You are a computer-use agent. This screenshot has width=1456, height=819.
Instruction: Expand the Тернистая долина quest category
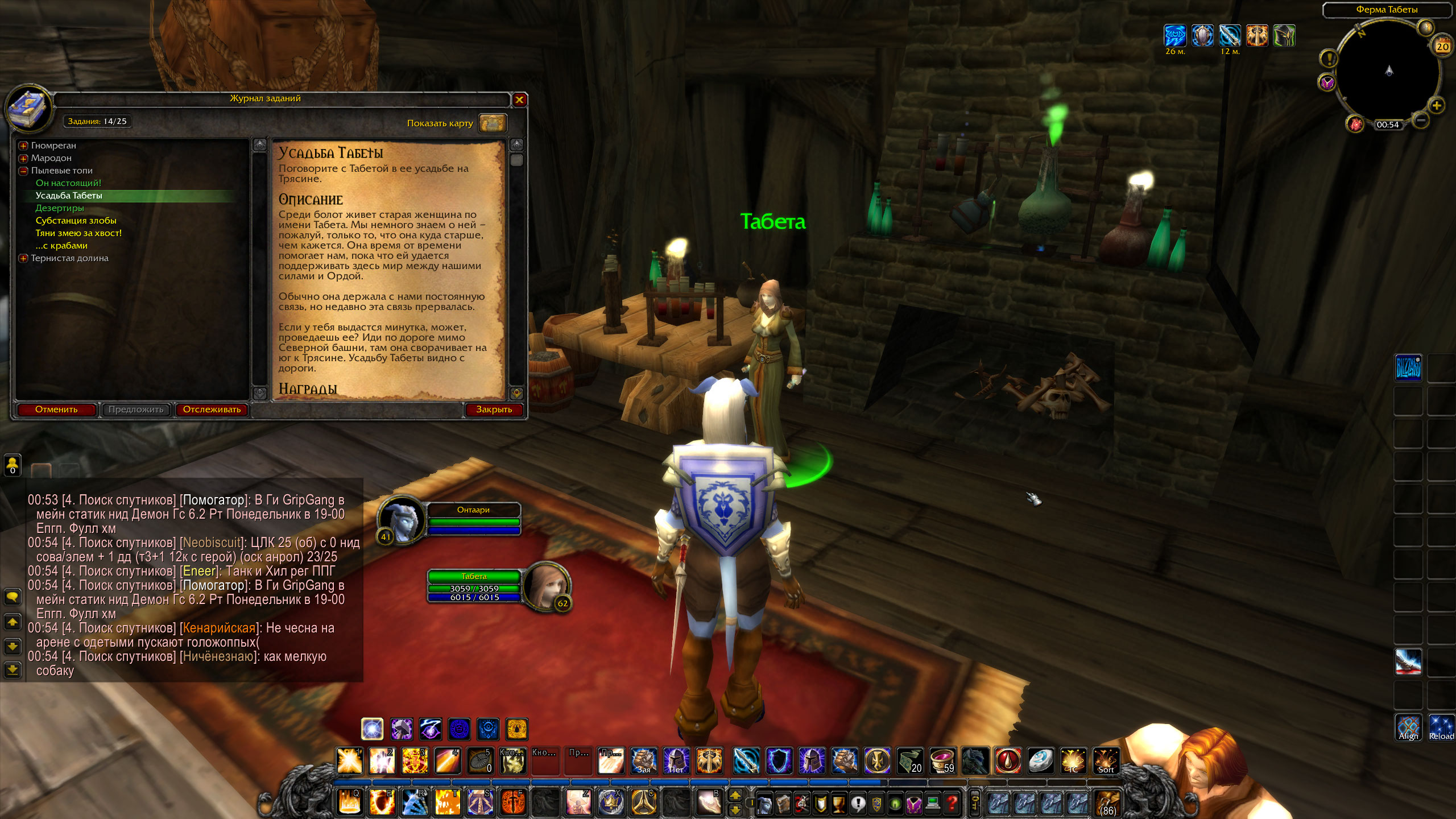(23, 258)
